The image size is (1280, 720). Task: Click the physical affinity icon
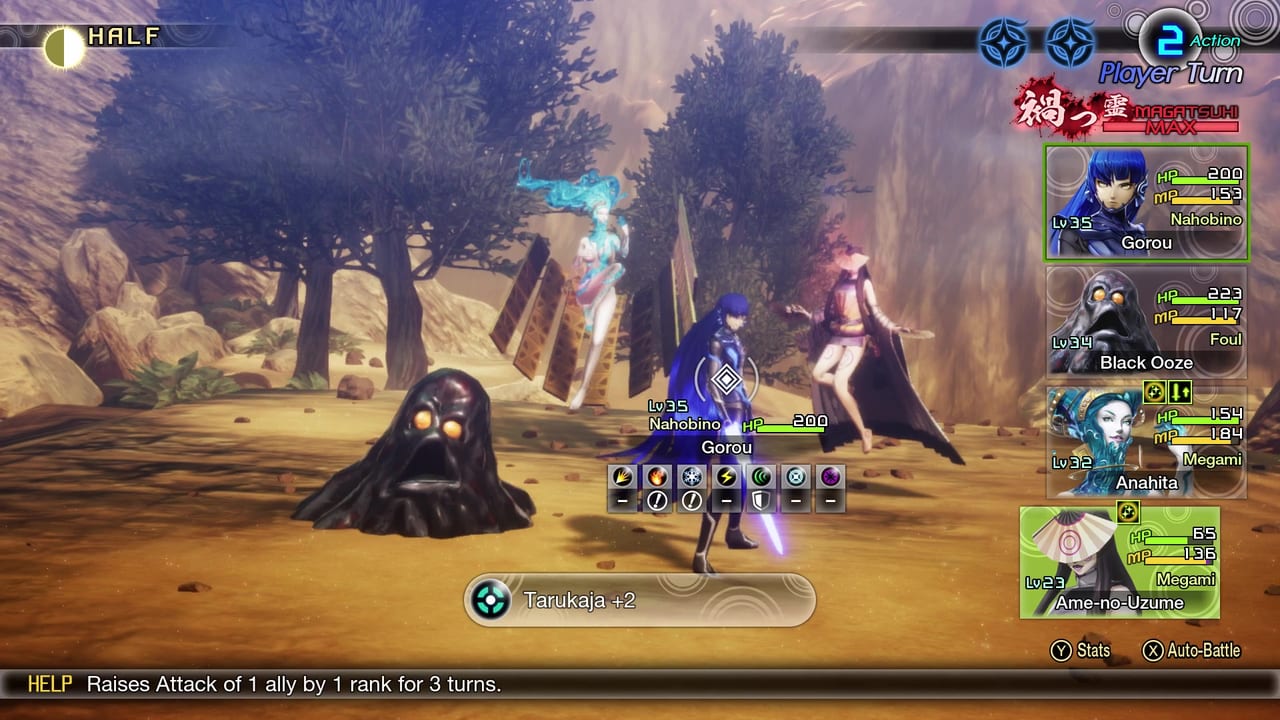coord(622,477)
